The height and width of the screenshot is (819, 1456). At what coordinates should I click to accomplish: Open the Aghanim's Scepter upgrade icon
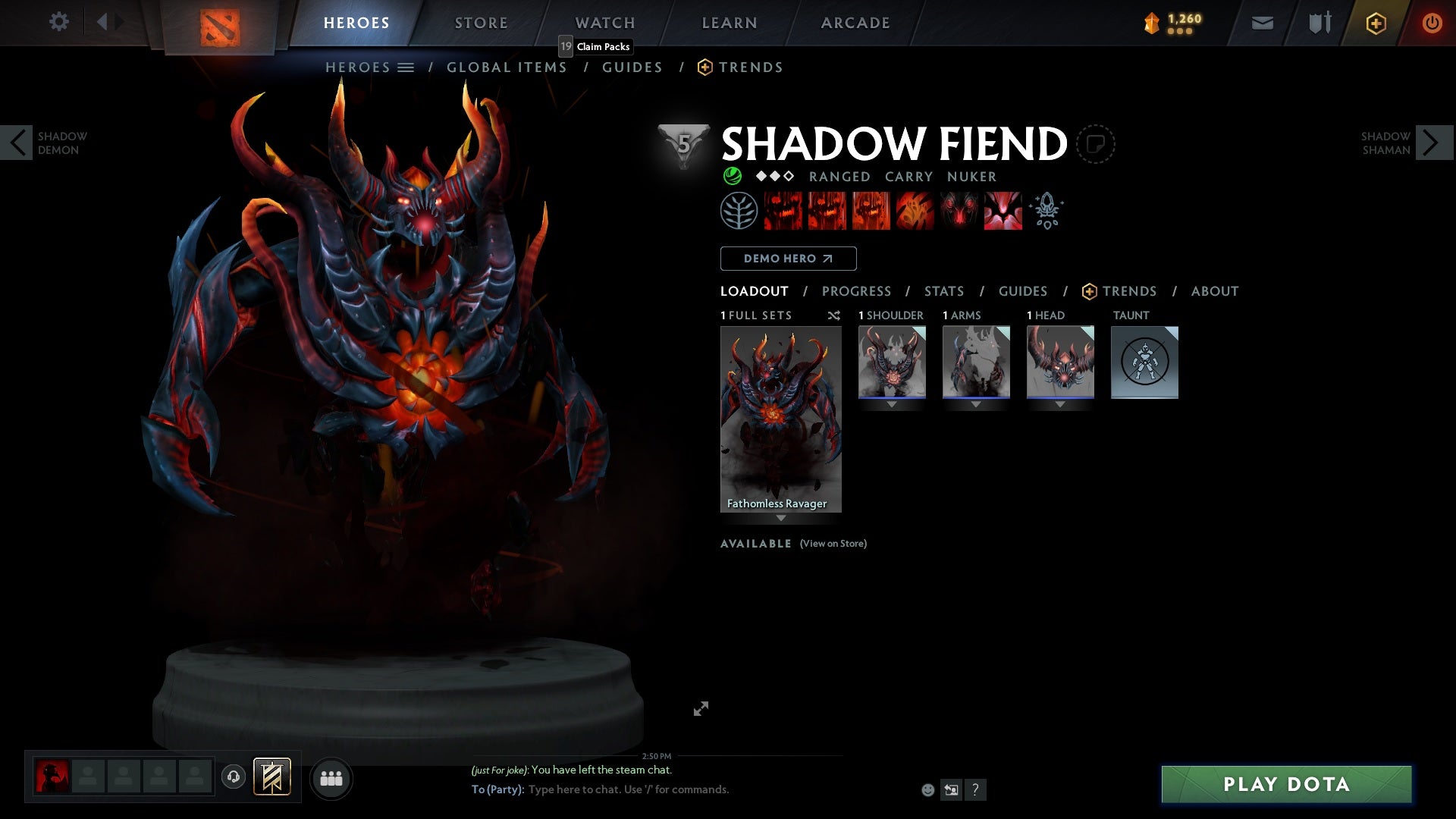click(1046, 211)
